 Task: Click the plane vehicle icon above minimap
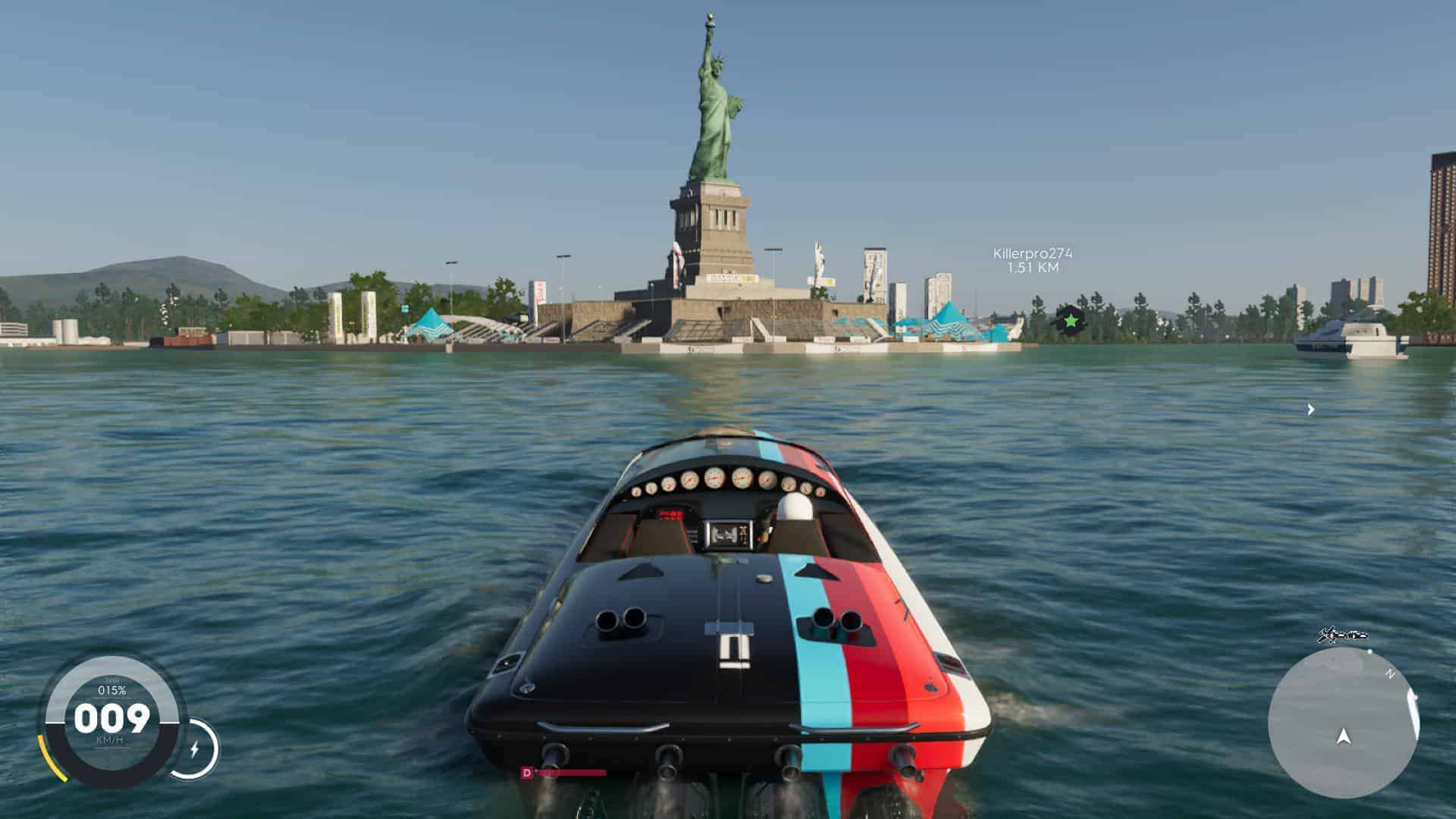pos(1341,635)
